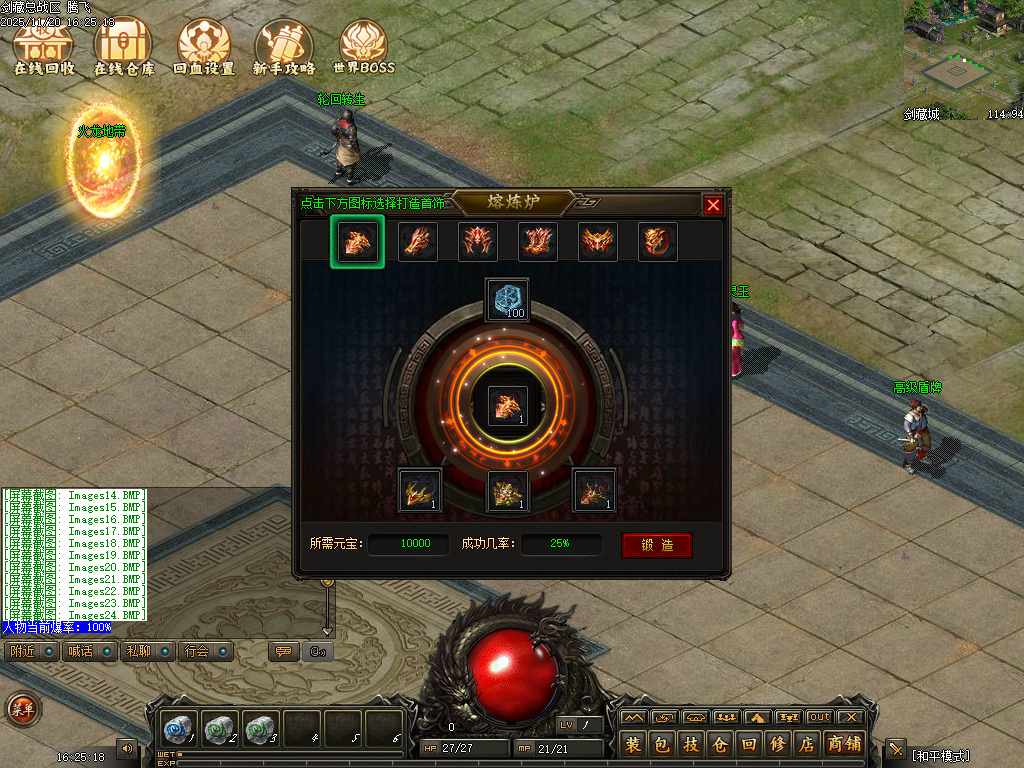Viewport: 1024px width, 768px height.
Task: Toggle the 私聊 private chat channel
Action: tap(138, 651)
